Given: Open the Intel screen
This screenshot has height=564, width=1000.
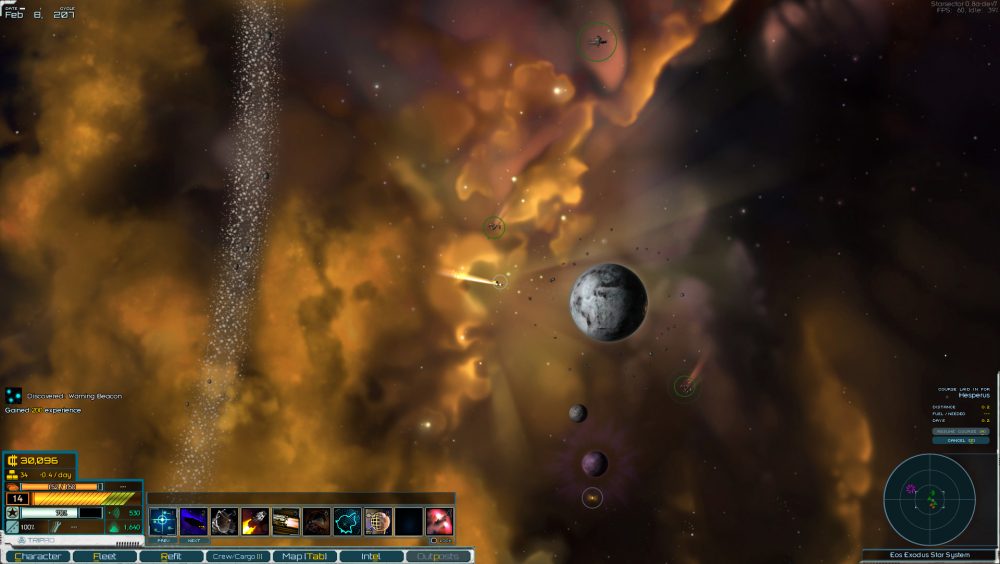Looking at the screenshot, I should point(371,556).
